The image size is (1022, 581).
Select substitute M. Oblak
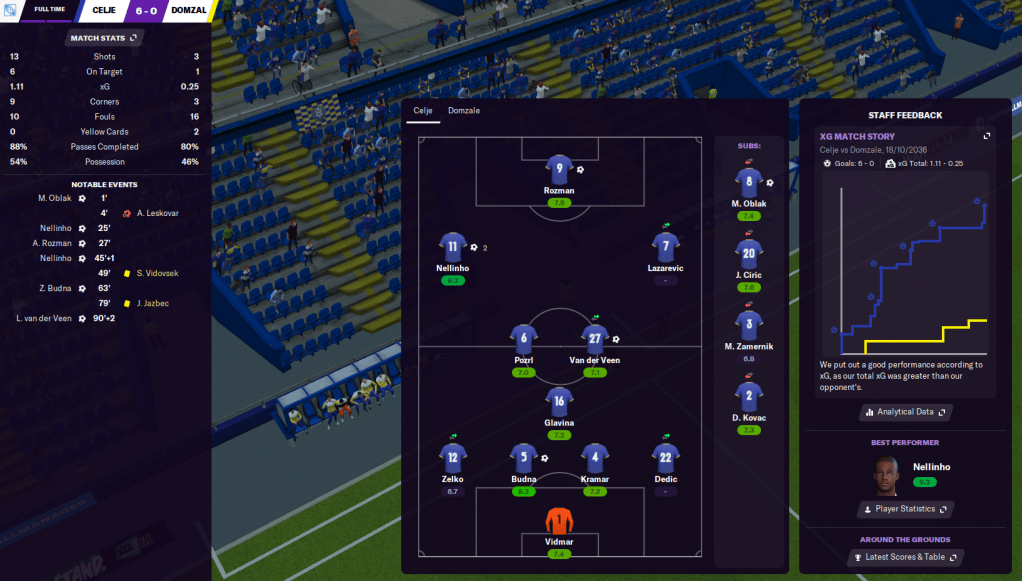coord(749,181)
